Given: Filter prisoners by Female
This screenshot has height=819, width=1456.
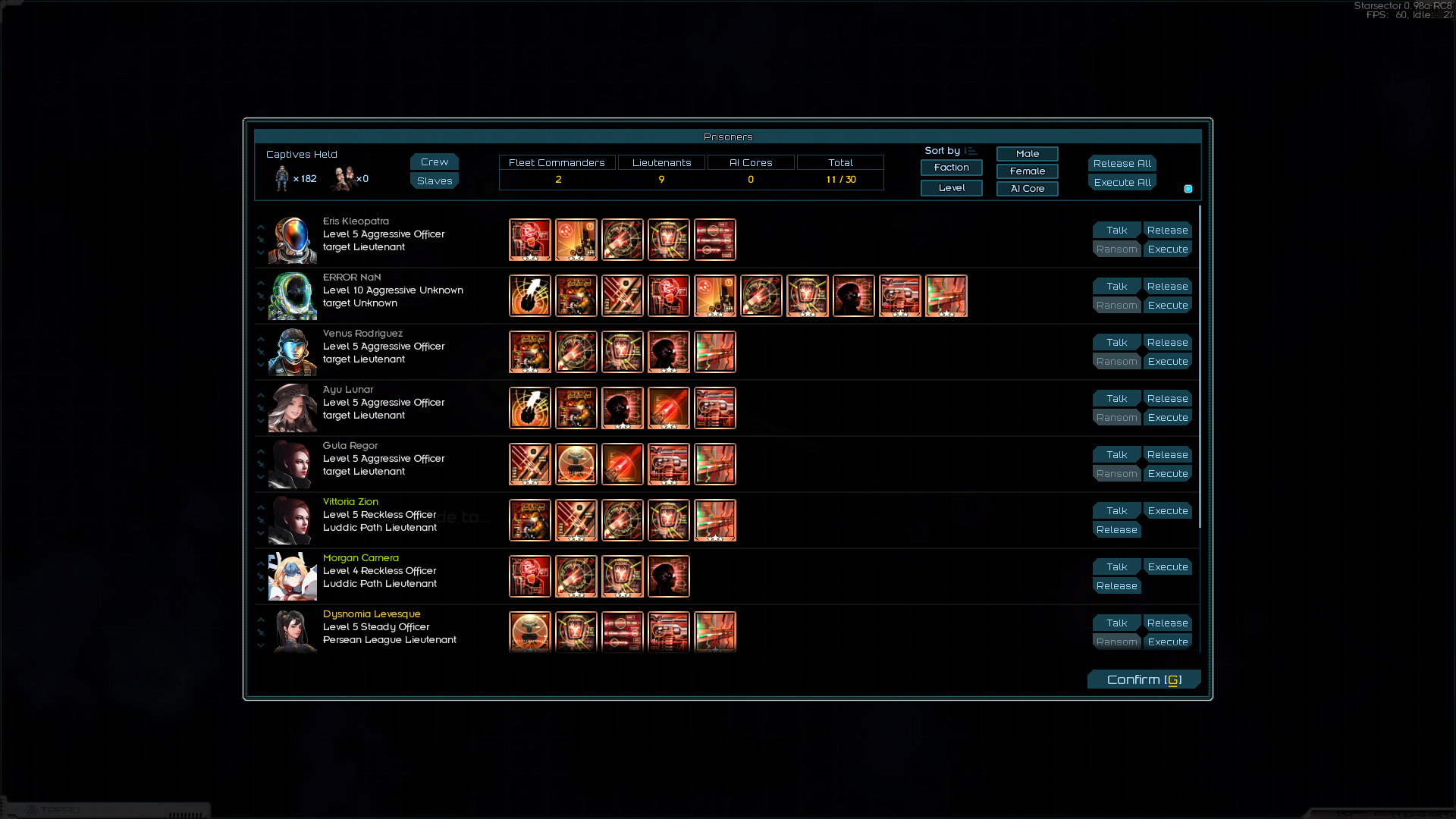Looking at the screenshot, I should (x=1027, y=171).
